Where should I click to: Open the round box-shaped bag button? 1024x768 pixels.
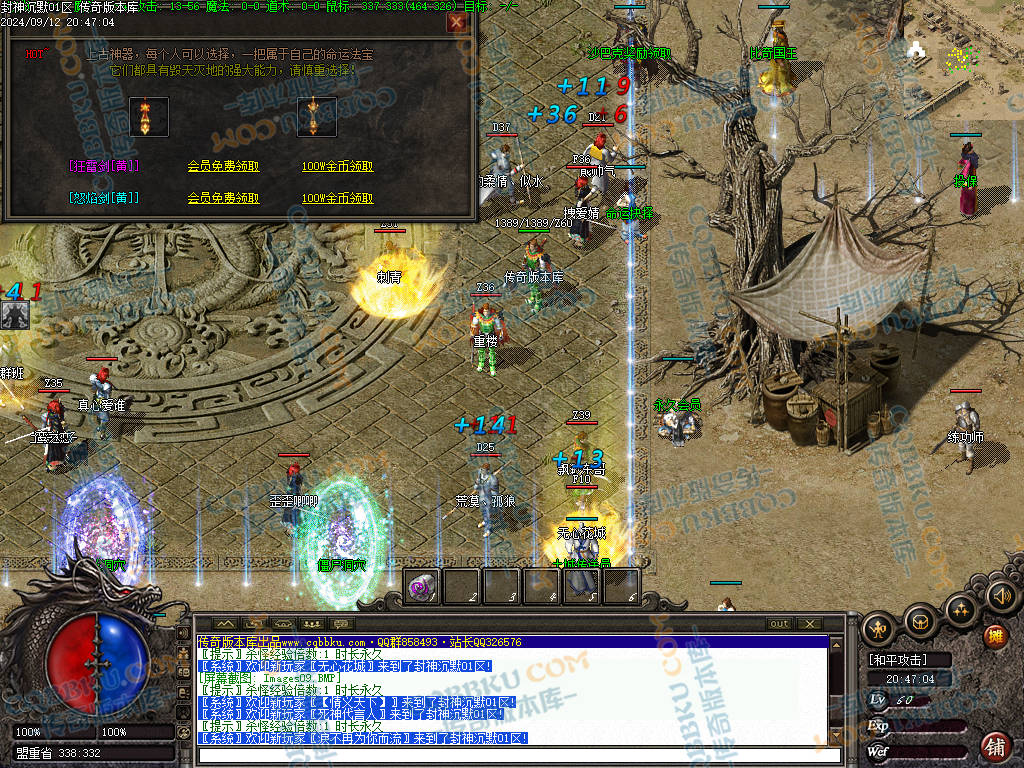click(920, 620)
